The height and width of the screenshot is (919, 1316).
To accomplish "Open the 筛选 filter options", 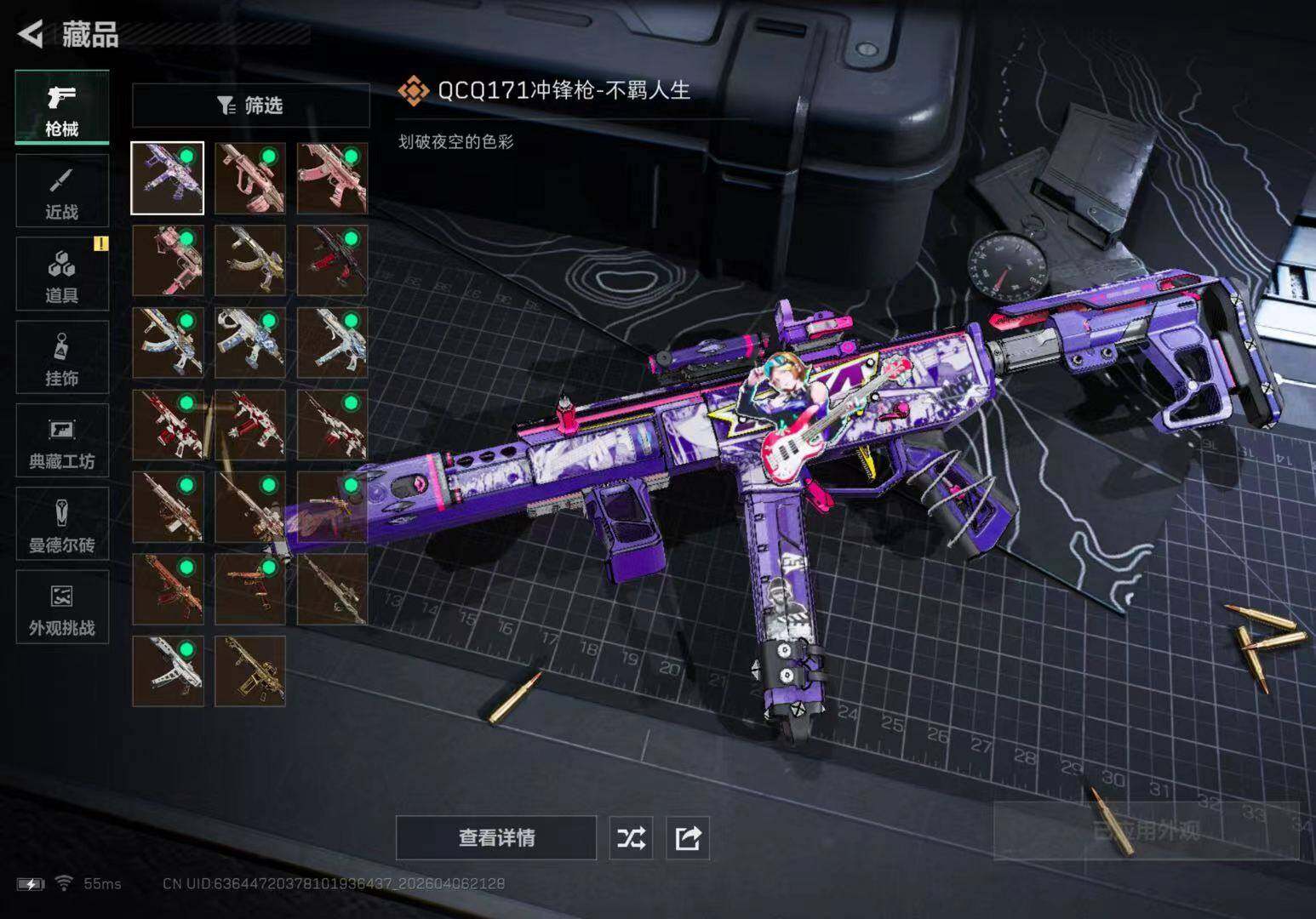I will [x=250, y=106].
